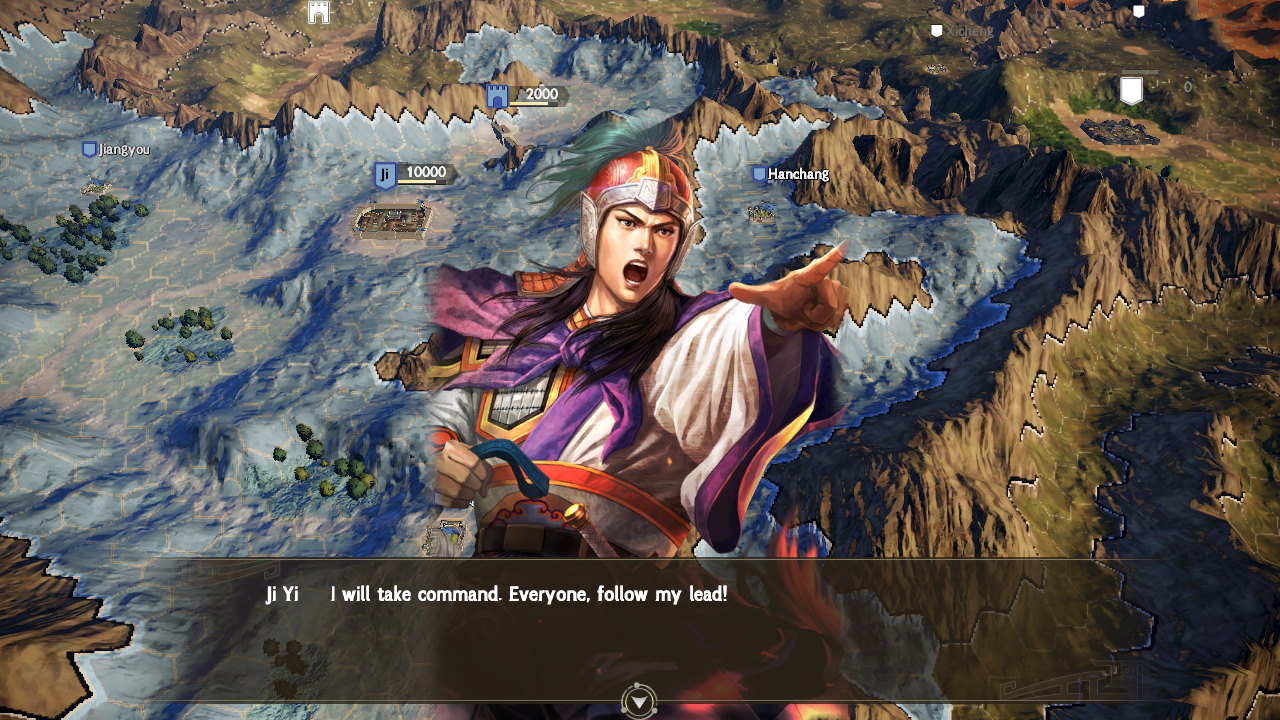The image size is (1280, 720).
Task: Click the yellow bar under the 2000 troop count
Action: point(528,104)
